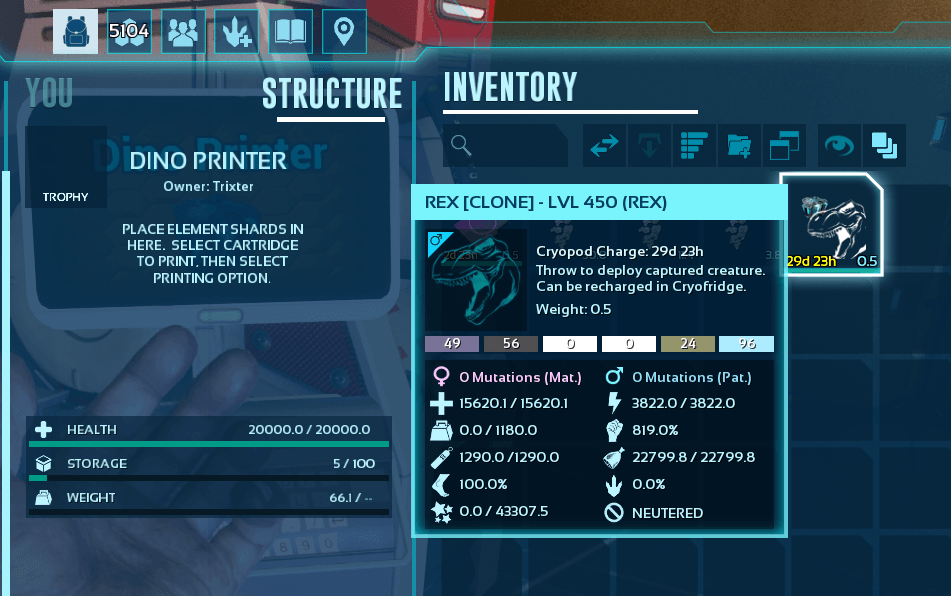
Task: Switch to the YOU inventory panel
Action: click(49, 93)
